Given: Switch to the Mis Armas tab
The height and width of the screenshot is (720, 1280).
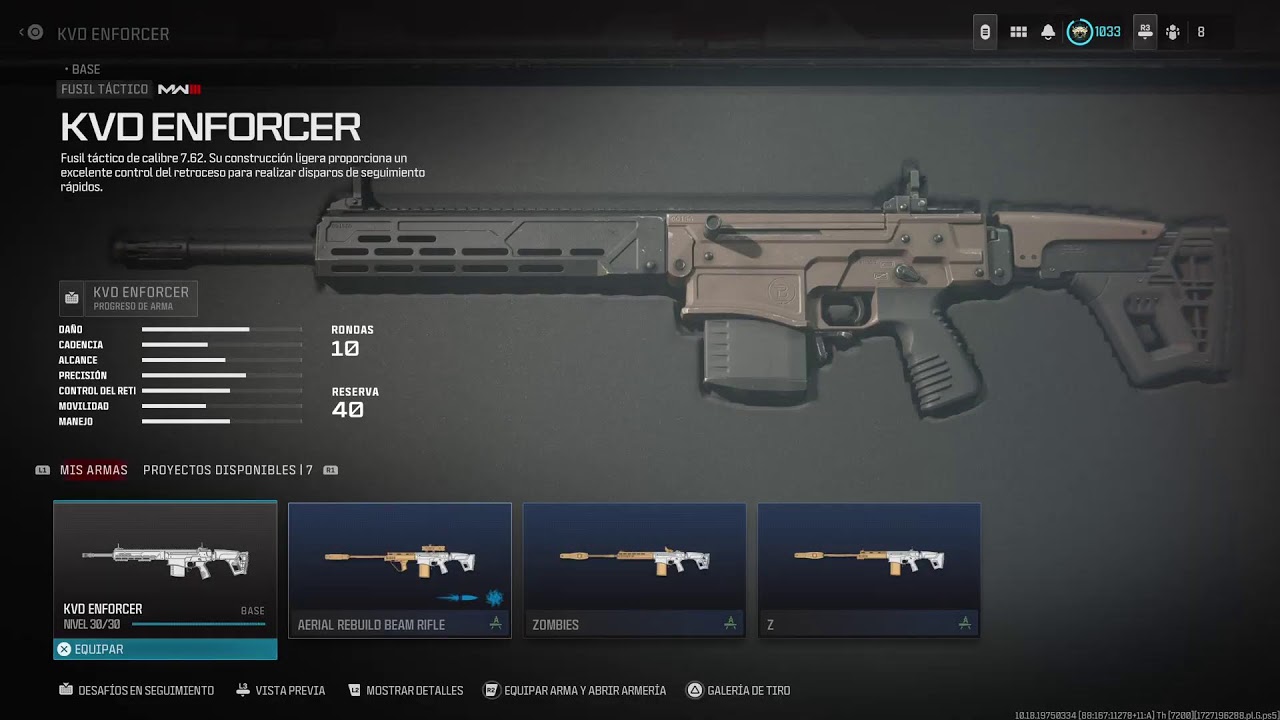Looking at the screenshot, I should coord(93,470).
